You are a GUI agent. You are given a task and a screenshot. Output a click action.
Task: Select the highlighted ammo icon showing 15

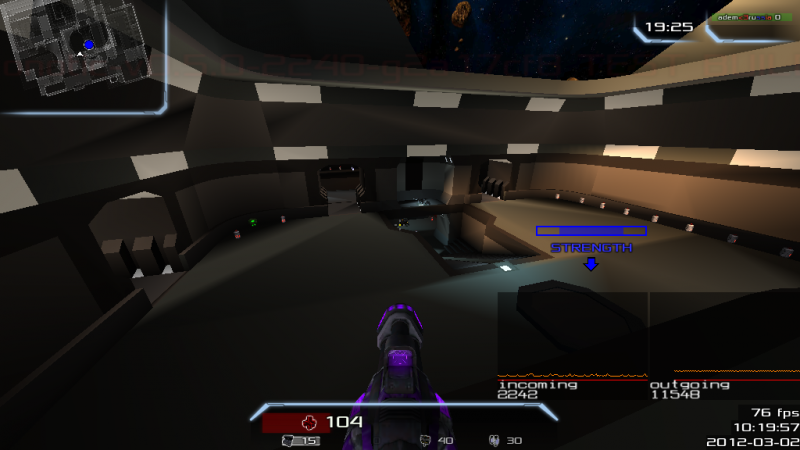(x=290, y=440)
